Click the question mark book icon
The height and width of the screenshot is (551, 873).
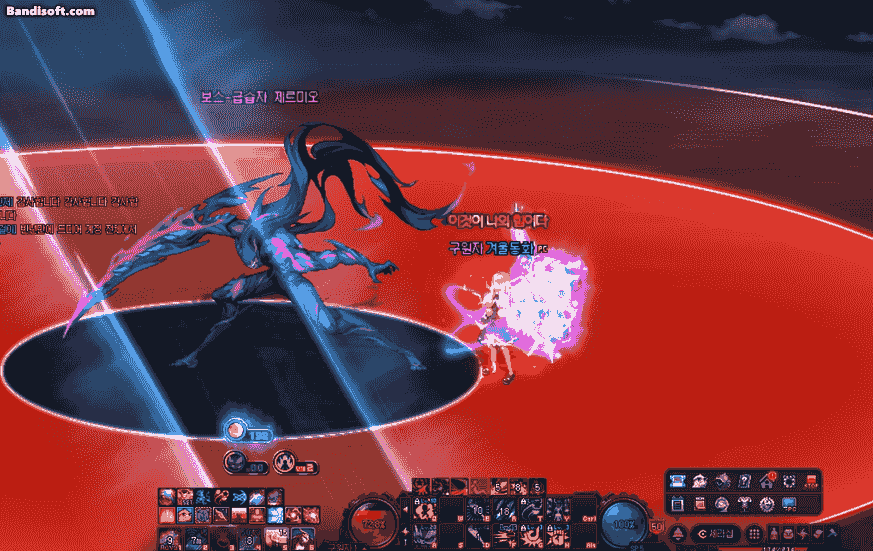pos(745,481)
